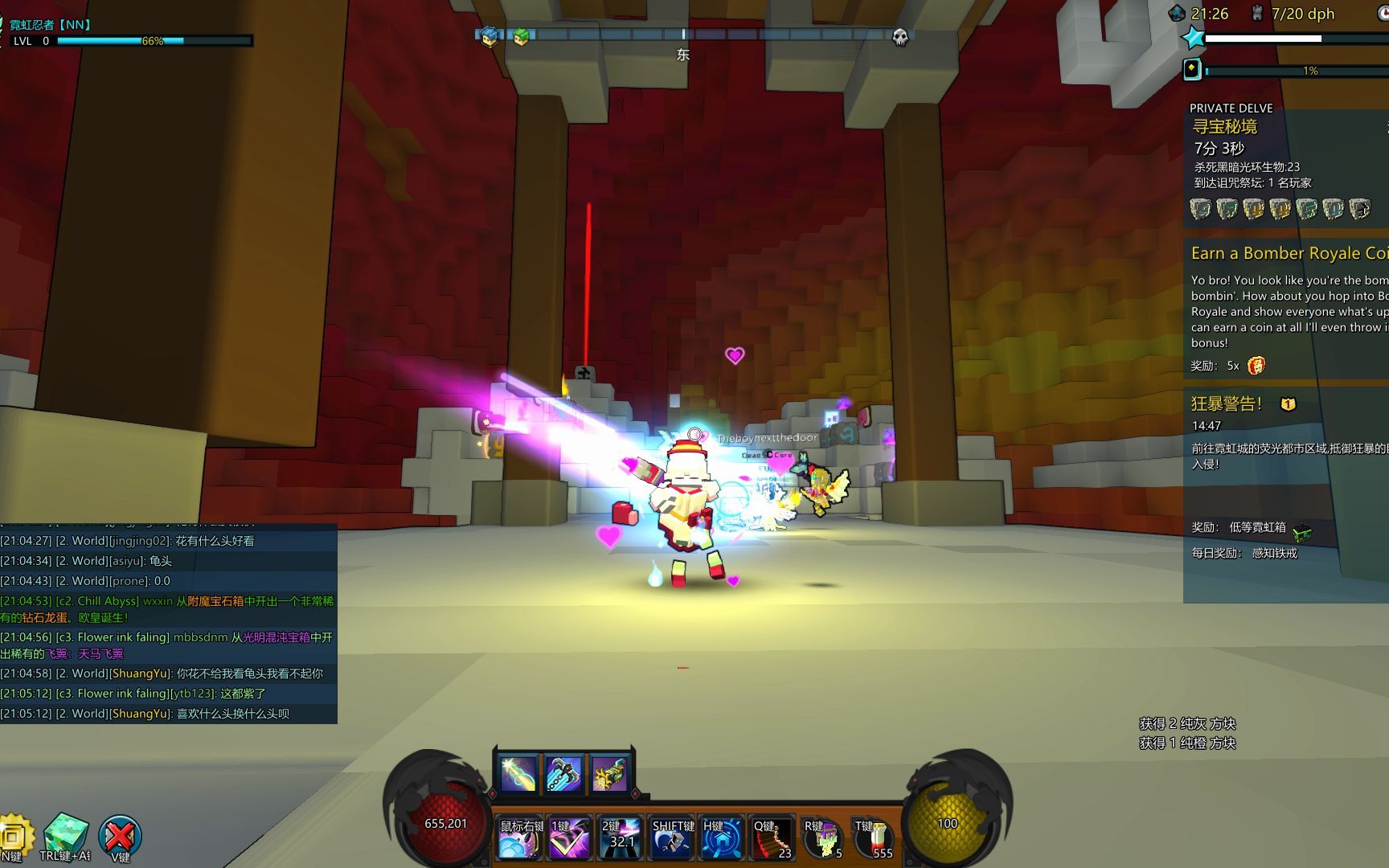Click the red X V-key icon
Image resolution: width=1389 pixels, height=868 pixels.
click(x=120, y=837)
